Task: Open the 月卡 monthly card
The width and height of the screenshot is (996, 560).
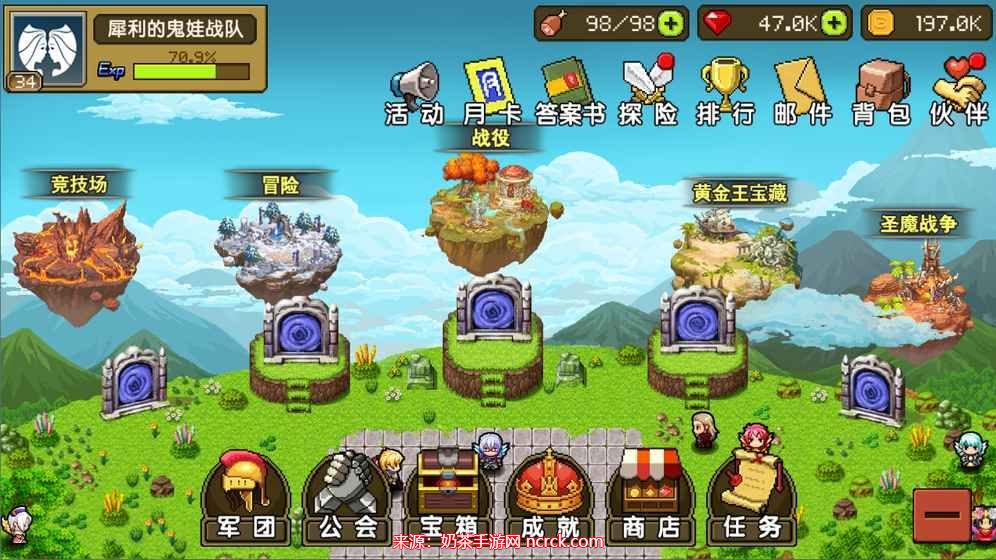Action: (487, 91)
